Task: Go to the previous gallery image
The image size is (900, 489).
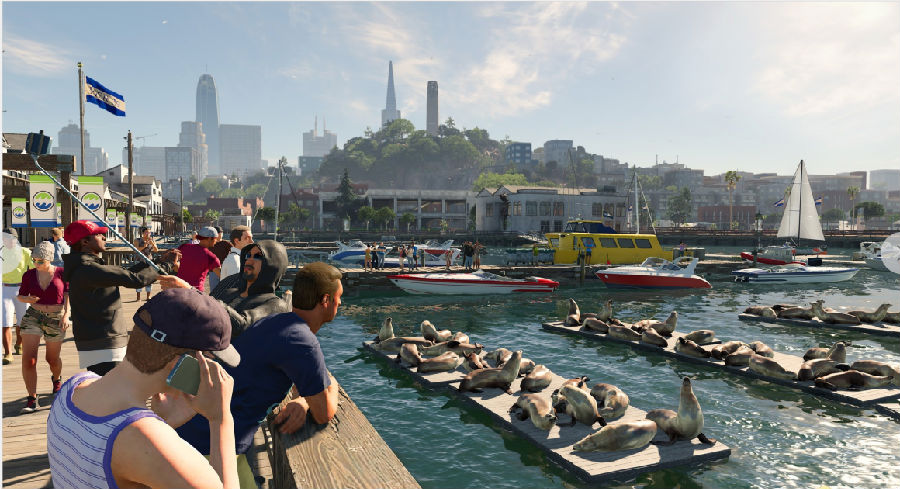Action: point(8,253)
